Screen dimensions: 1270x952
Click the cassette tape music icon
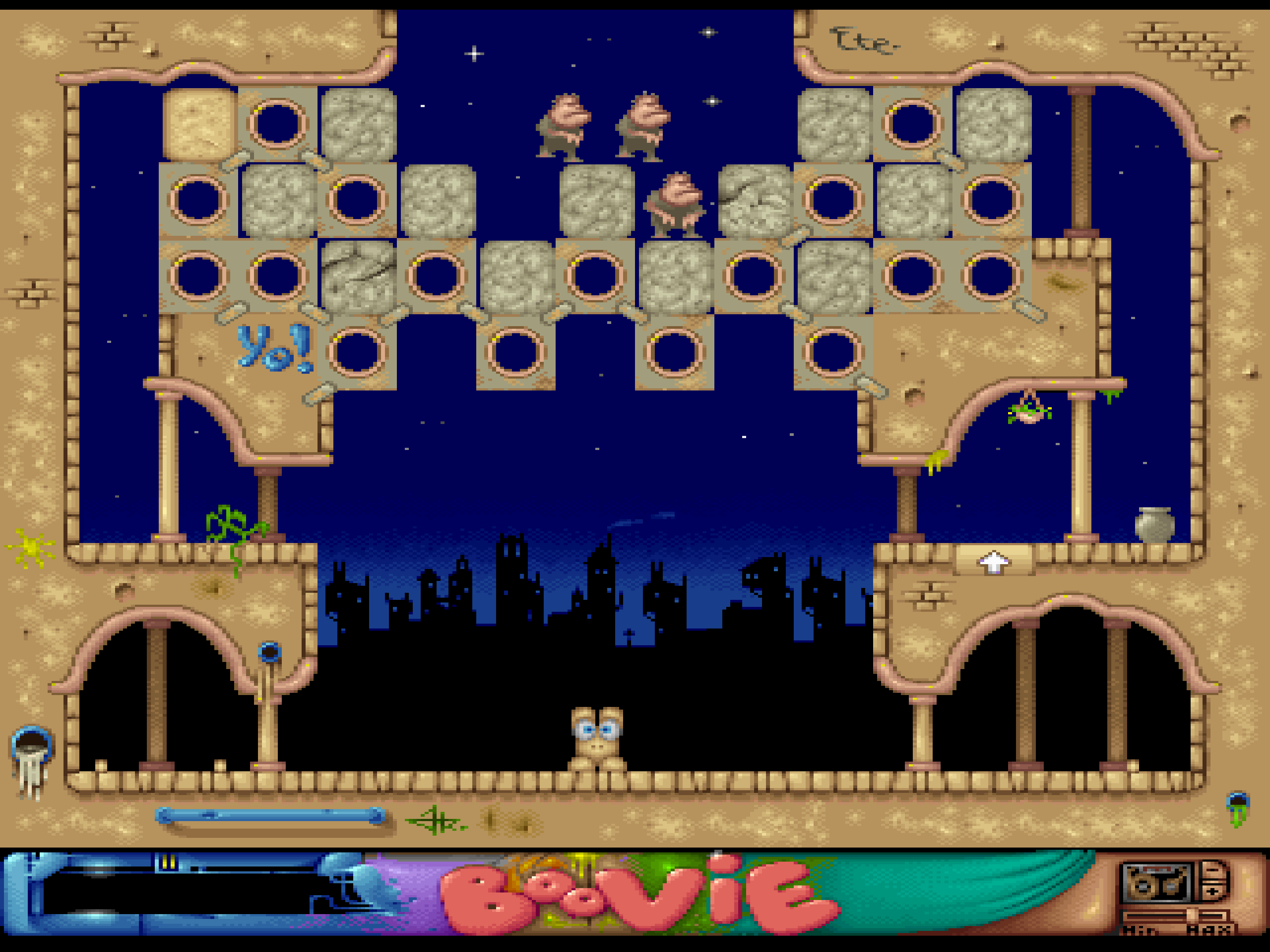tap(1157, 883)
